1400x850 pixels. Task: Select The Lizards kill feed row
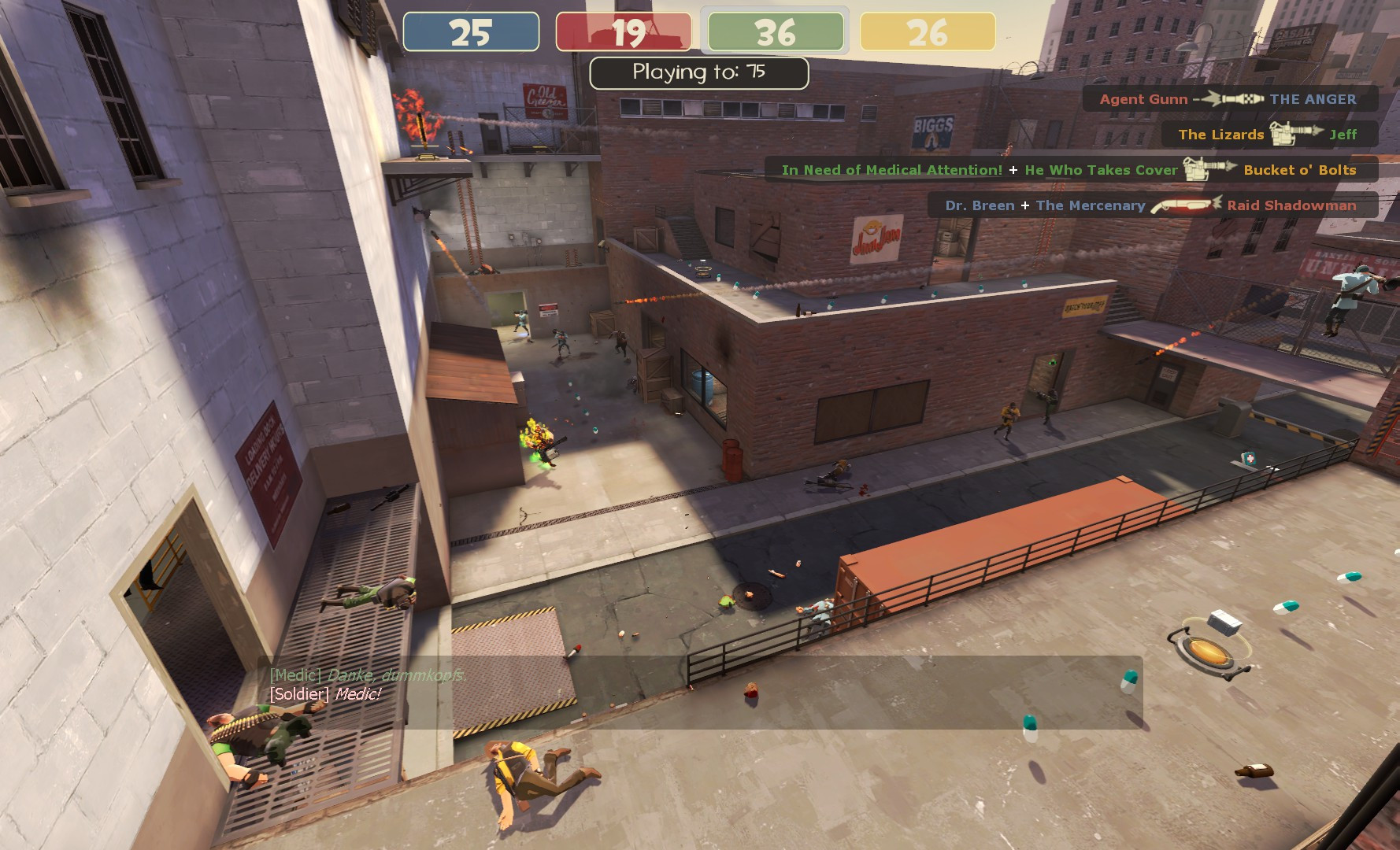tap(1221, 135)
